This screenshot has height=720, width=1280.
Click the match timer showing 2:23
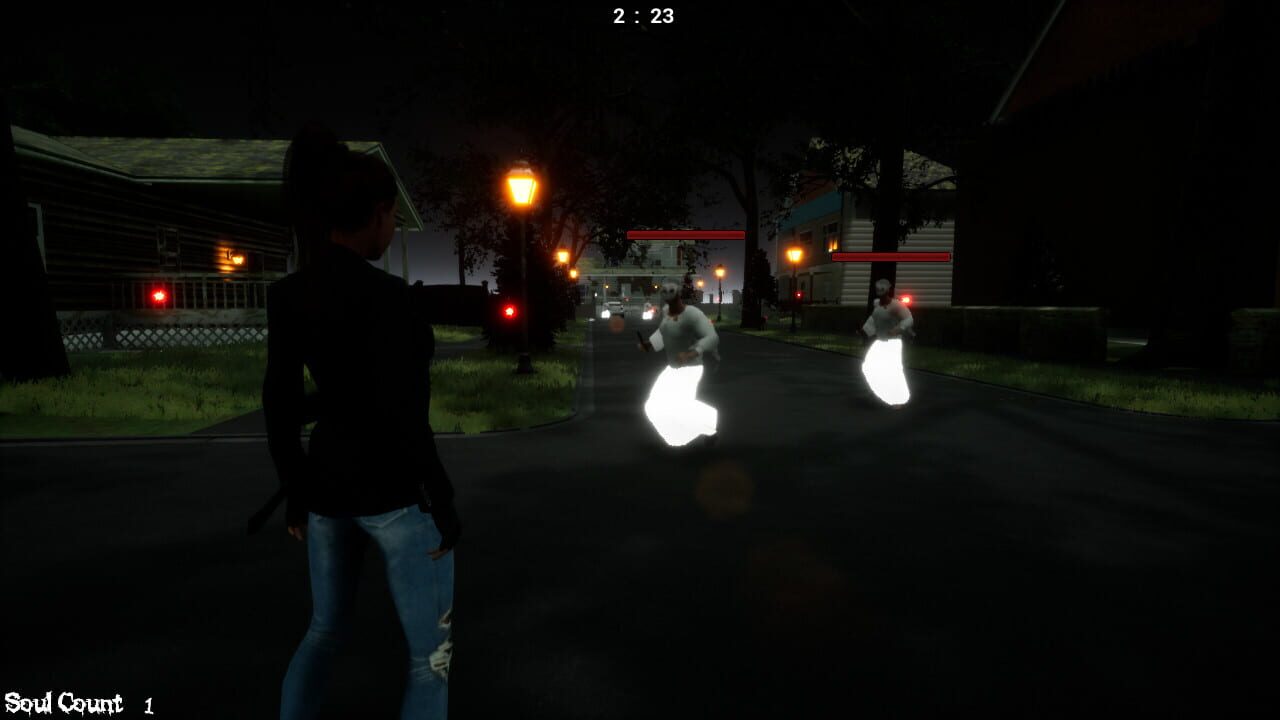click(639, 13)
